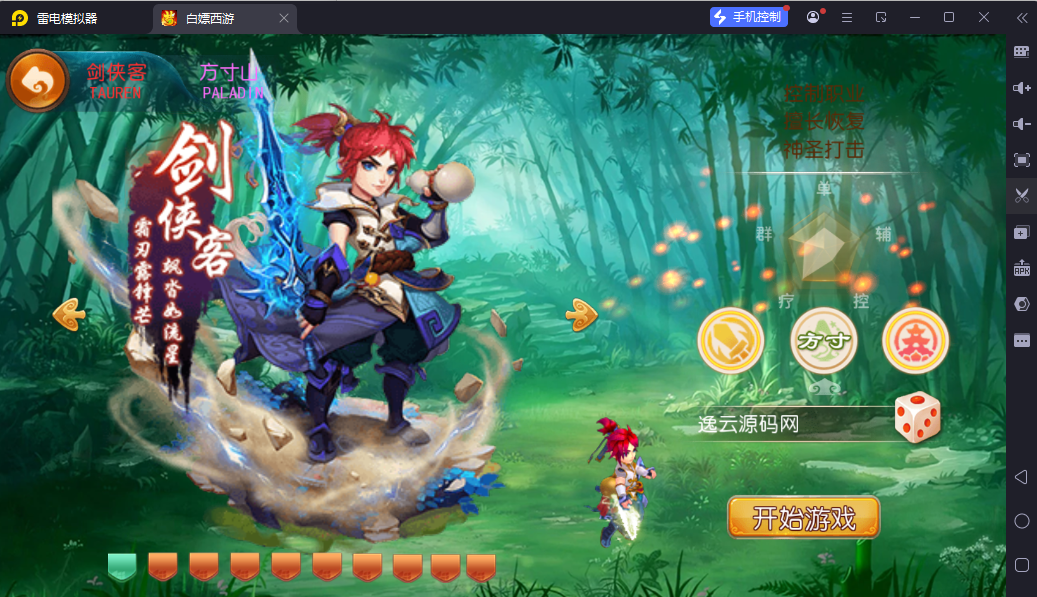
Task: Select the golden fist faction icon
Action: [x=731, y=341]
